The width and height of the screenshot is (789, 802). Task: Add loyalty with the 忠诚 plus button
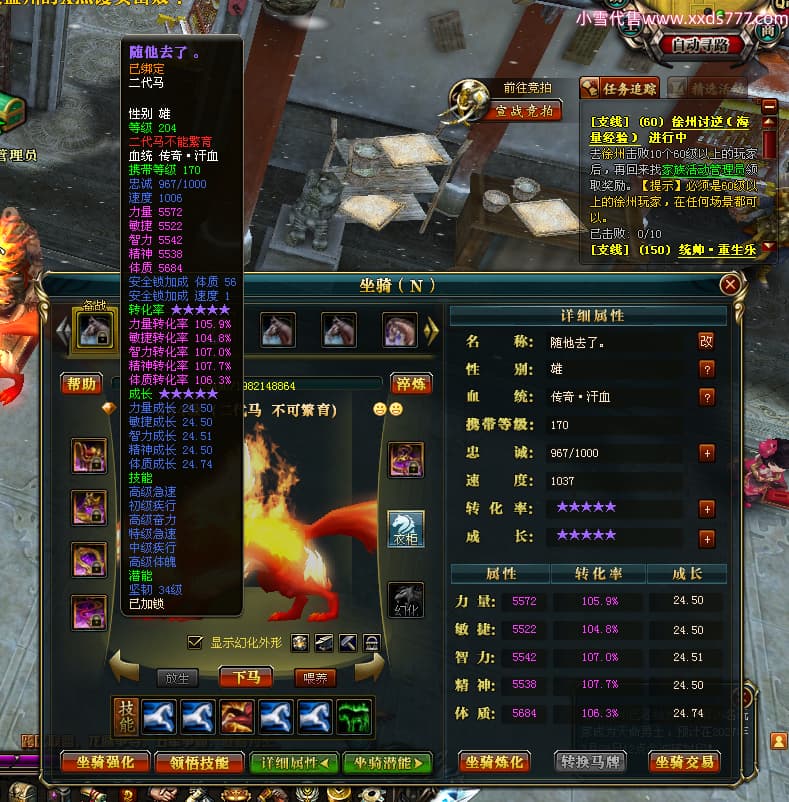click(706, 453)
